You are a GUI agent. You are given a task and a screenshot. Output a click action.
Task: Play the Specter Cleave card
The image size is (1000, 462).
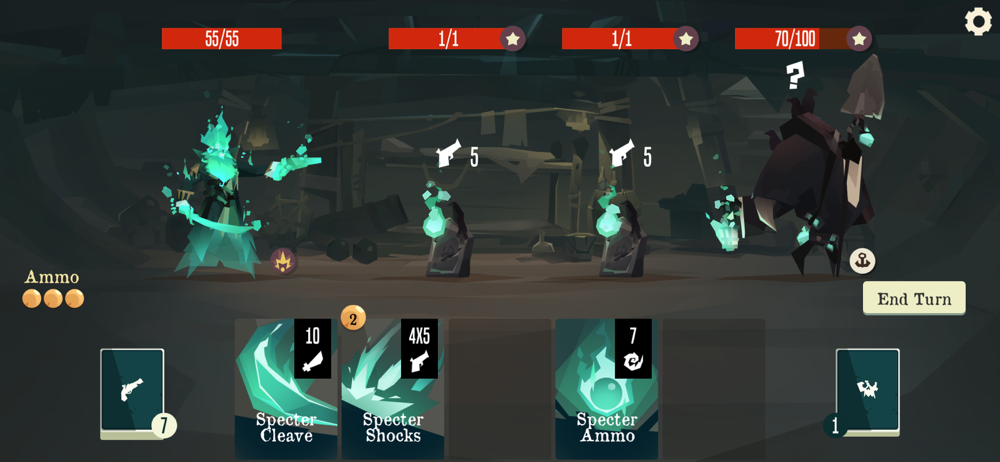tap(284, 390)
